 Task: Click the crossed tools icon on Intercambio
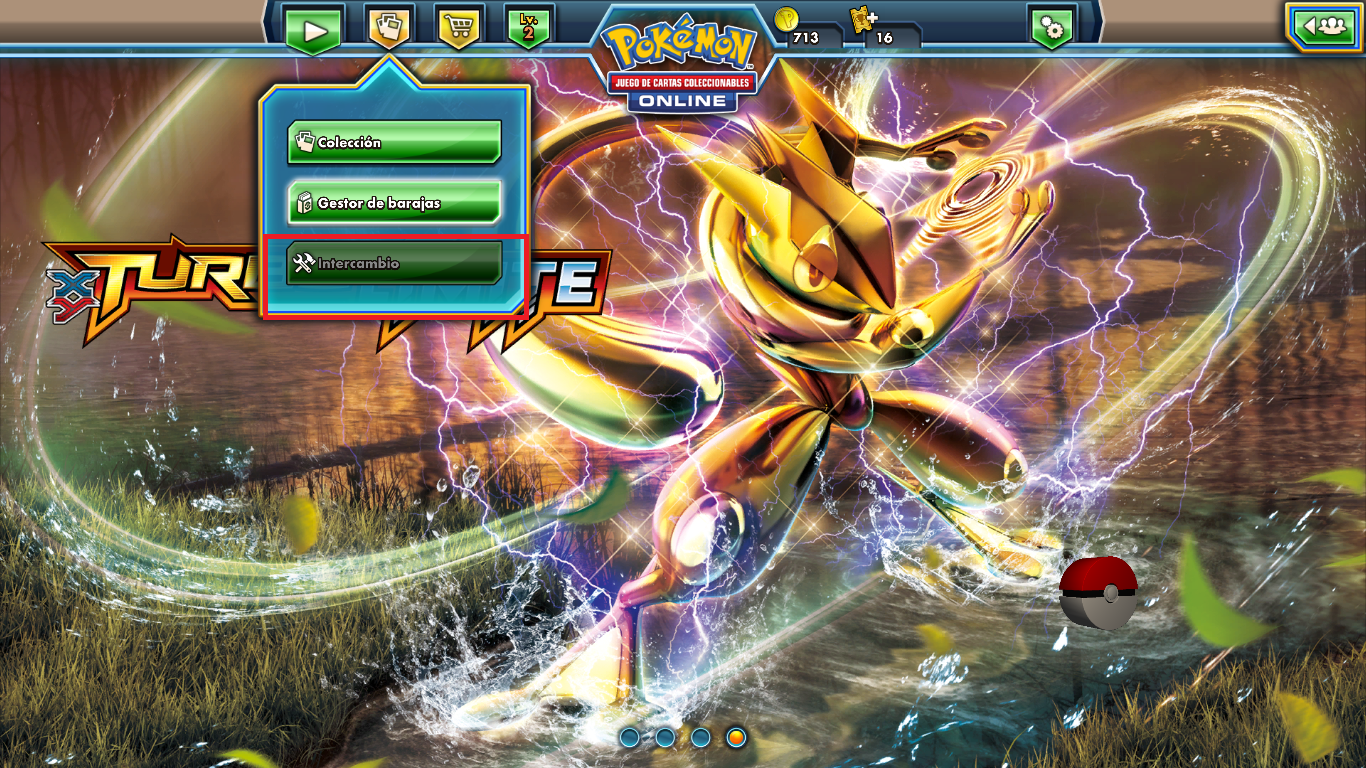tap(304, 263)
